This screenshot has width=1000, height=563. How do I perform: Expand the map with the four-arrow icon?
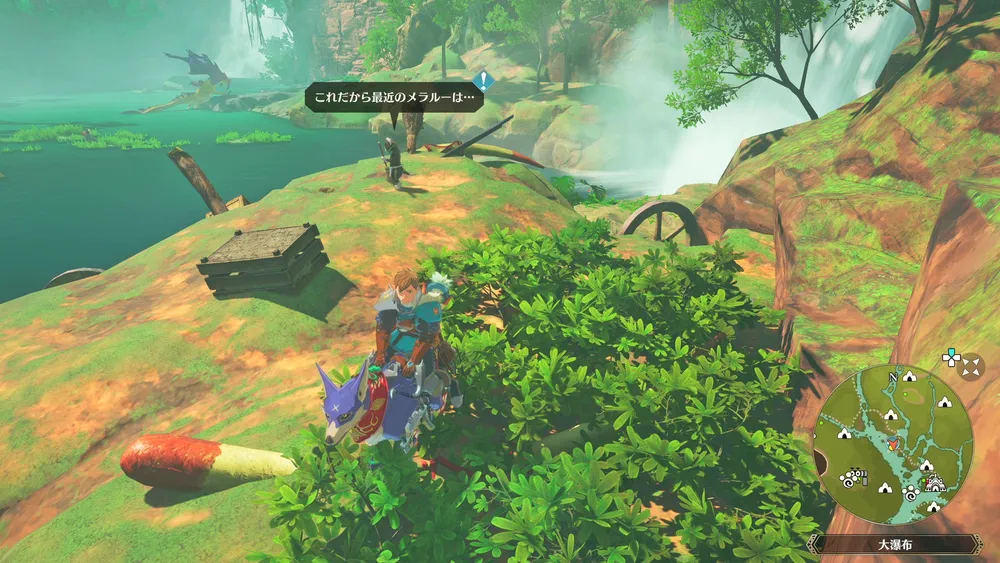point(970,366)
